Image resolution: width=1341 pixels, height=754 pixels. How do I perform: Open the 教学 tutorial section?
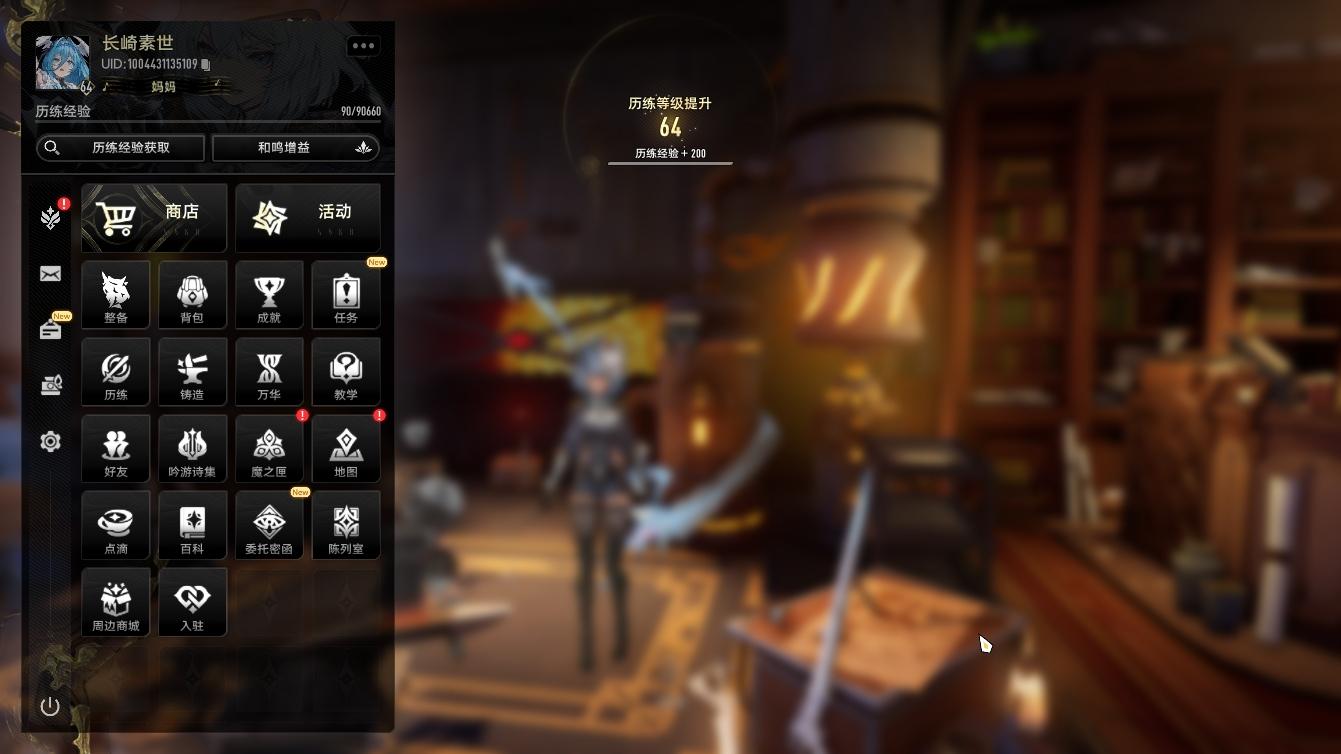[346, 372]
